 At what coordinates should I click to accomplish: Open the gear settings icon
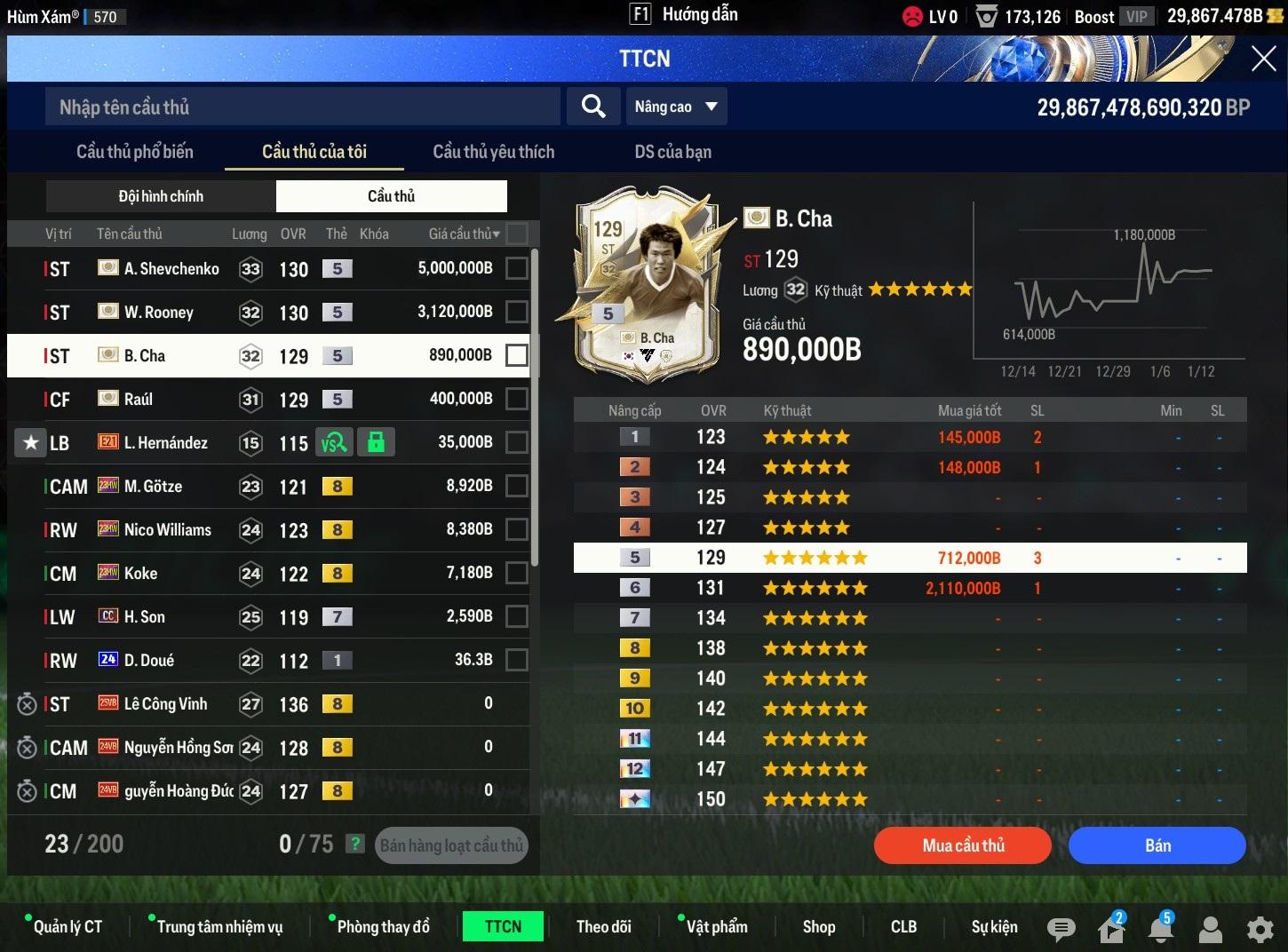point(1260,929)
